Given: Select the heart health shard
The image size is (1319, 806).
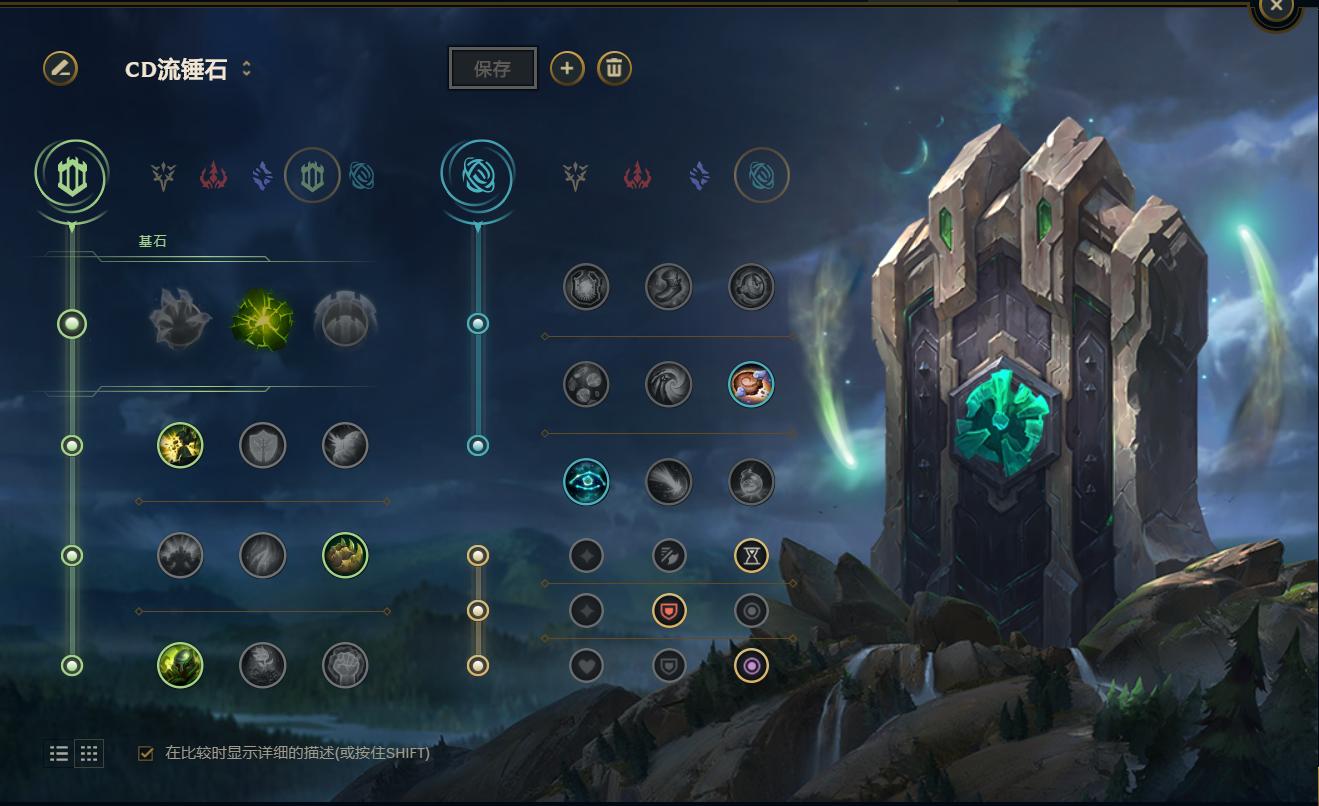Looking at the screenshot, I should tap(586, 665).
